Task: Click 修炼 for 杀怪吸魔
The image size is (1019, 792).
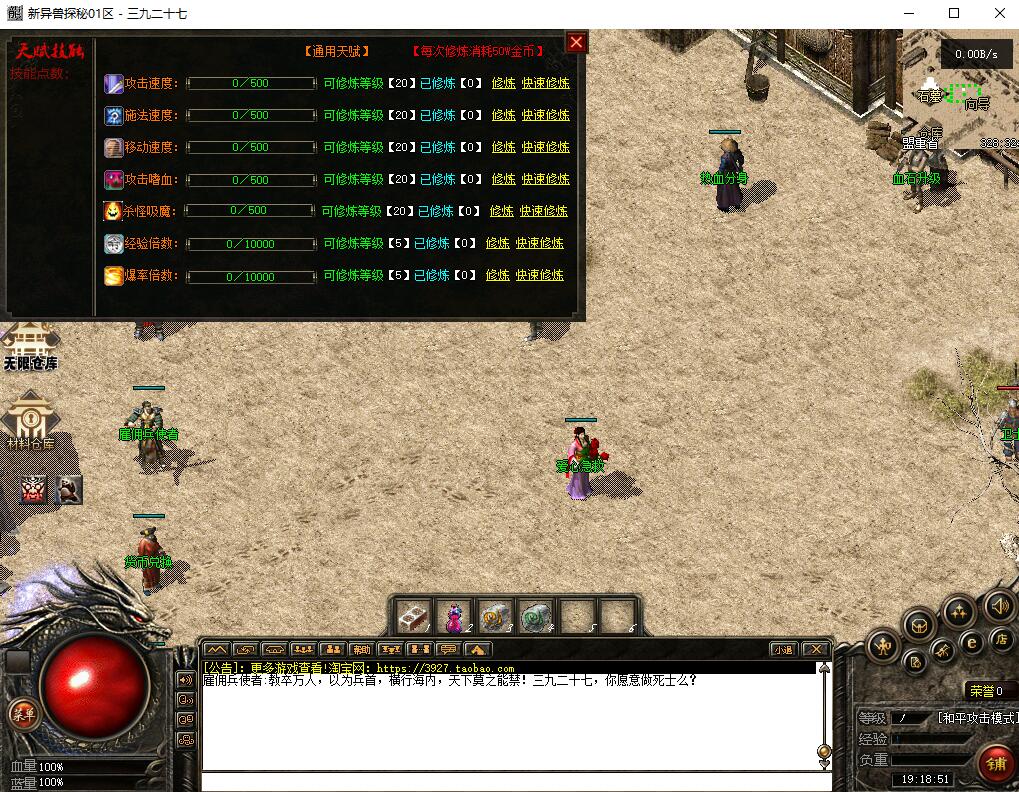Action: [501, 211]
